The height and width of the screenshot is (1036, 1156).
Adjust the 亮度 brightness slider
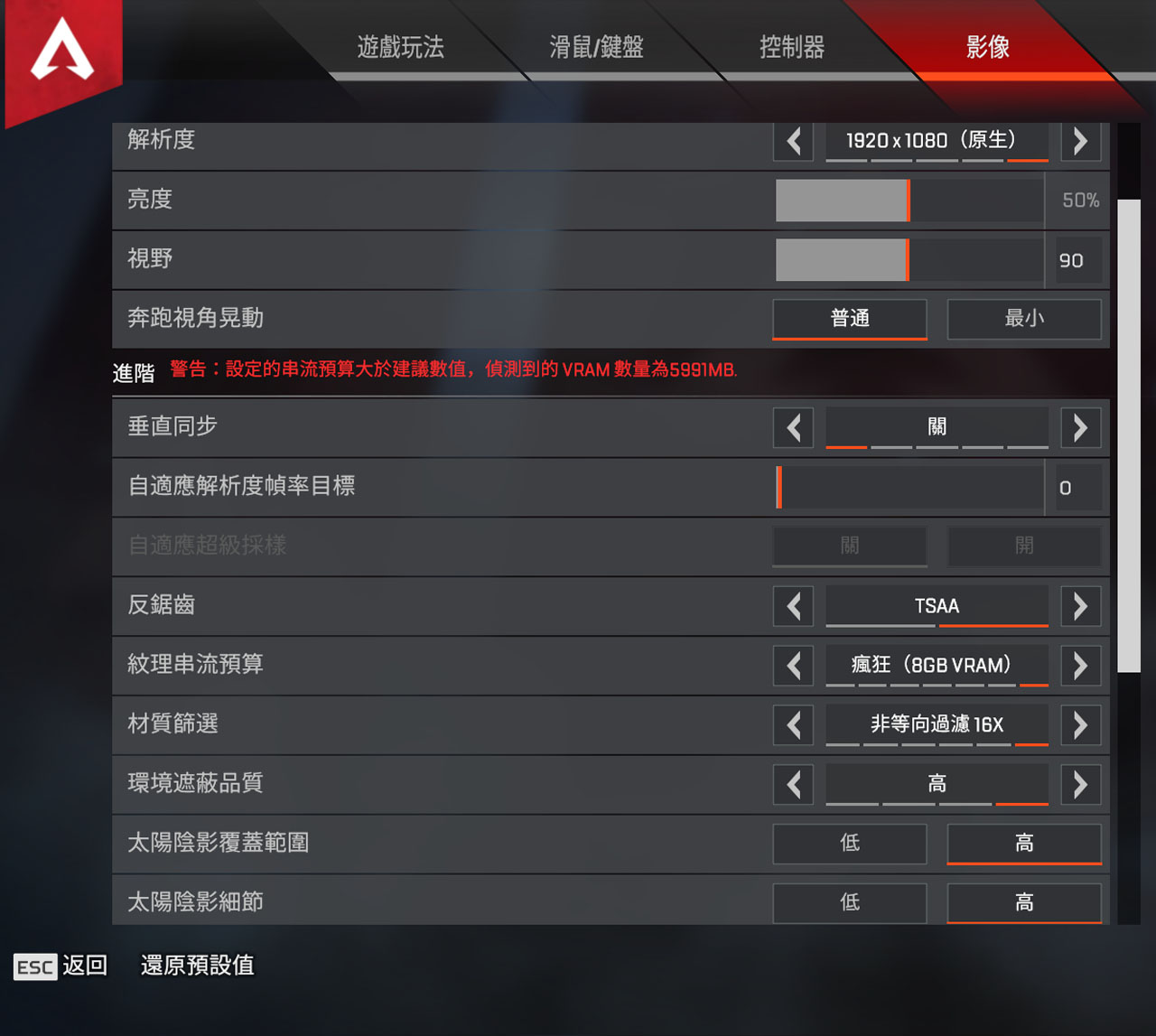pos(908,201)
